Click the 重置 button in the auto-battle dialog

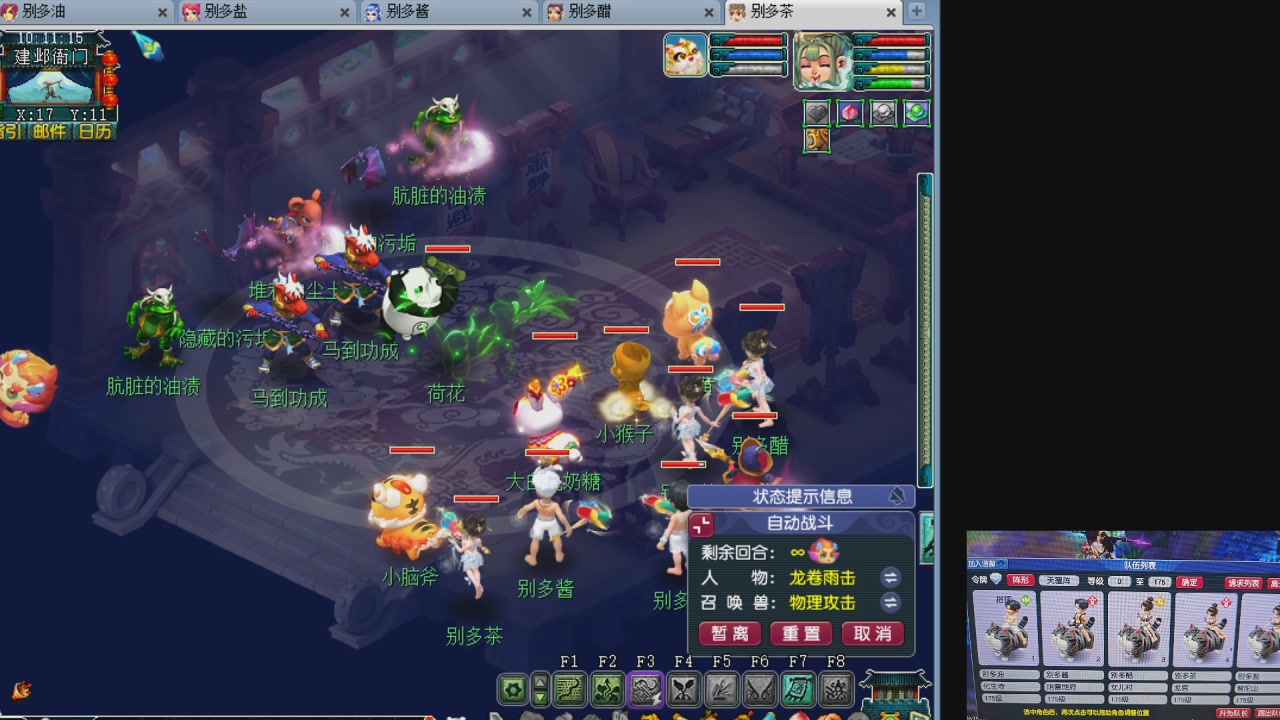(x=800, y=633)
